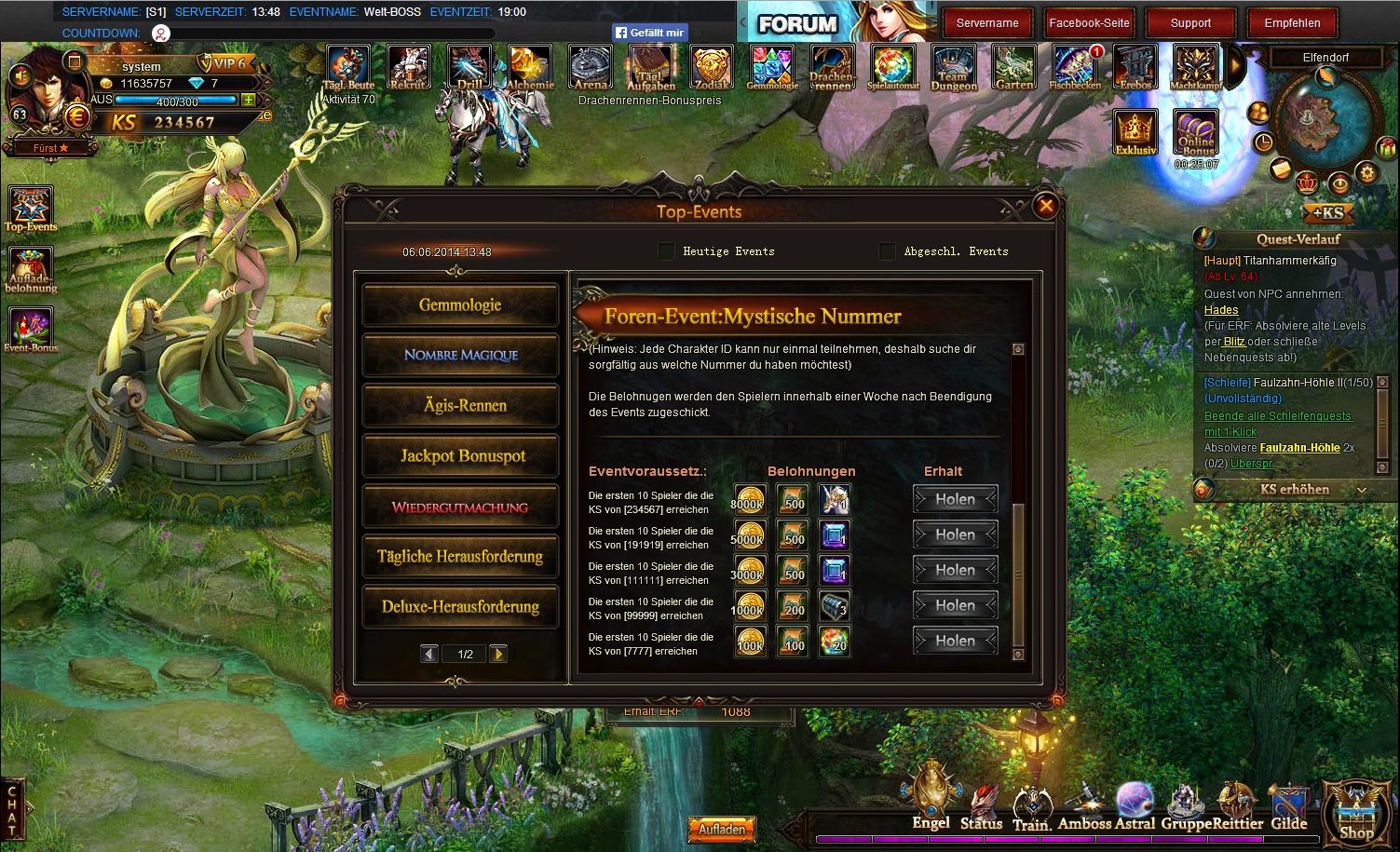Open the Deluxe-Herausforderung entry
Image resolution: width=1400 pixels, height=852 pixels.
pyautogui.click(x=460, y=607)
